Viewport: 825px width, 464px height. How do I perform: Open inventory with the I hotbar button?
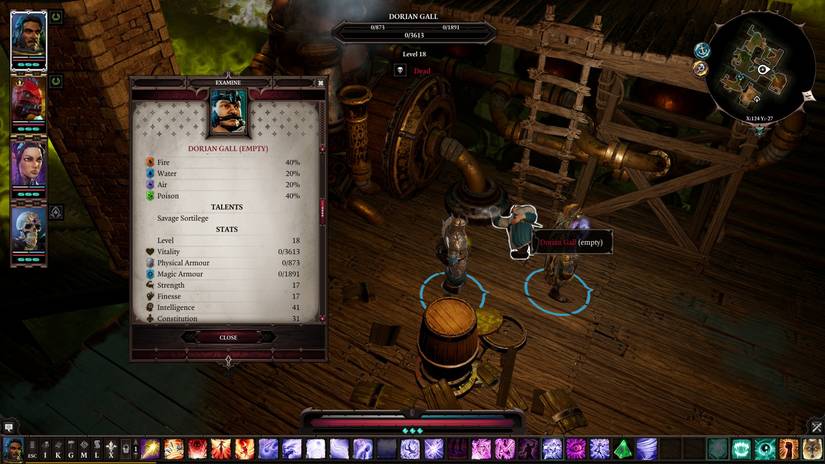(45, 449)
